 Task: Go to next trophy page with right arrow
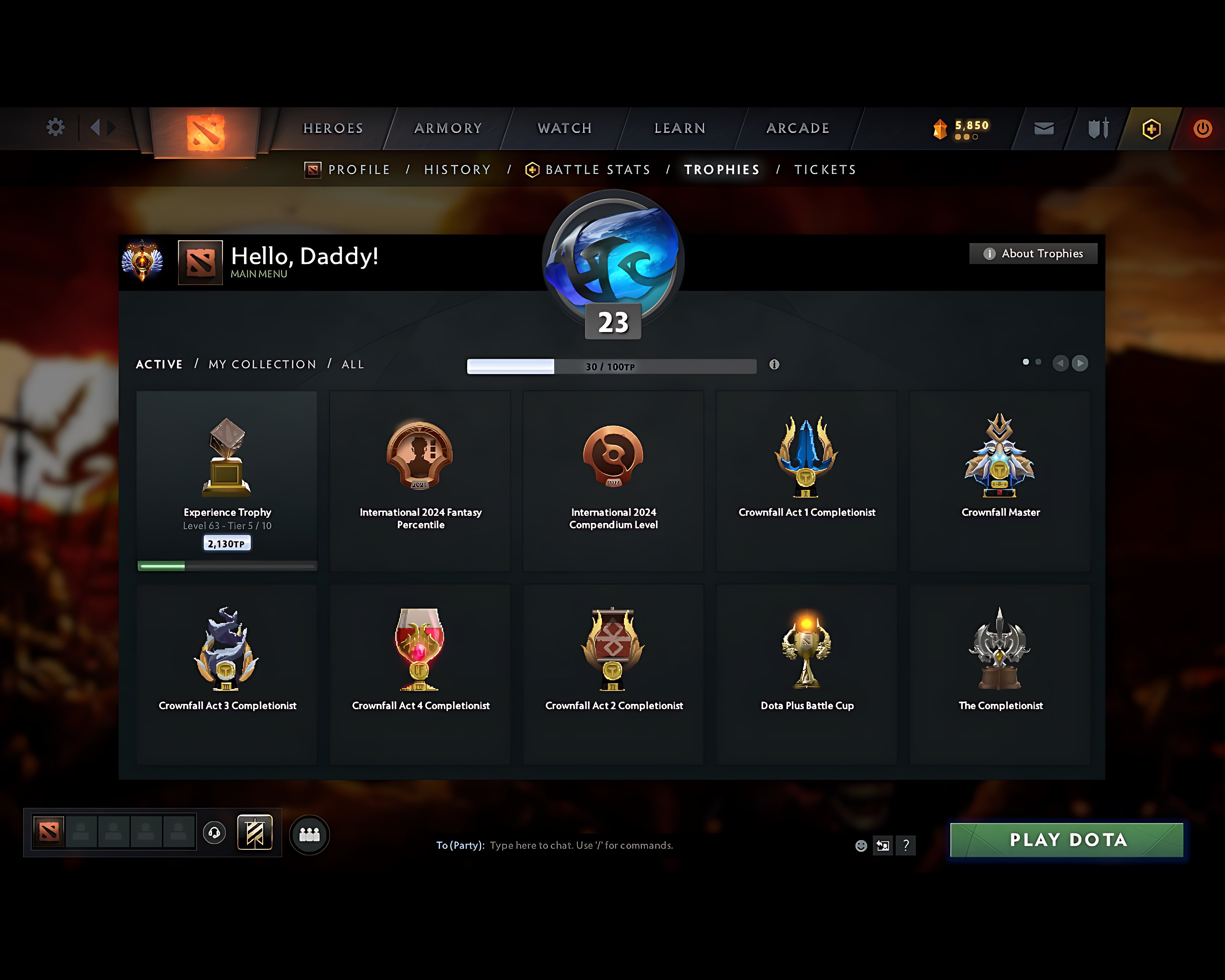coord(1080,363)
